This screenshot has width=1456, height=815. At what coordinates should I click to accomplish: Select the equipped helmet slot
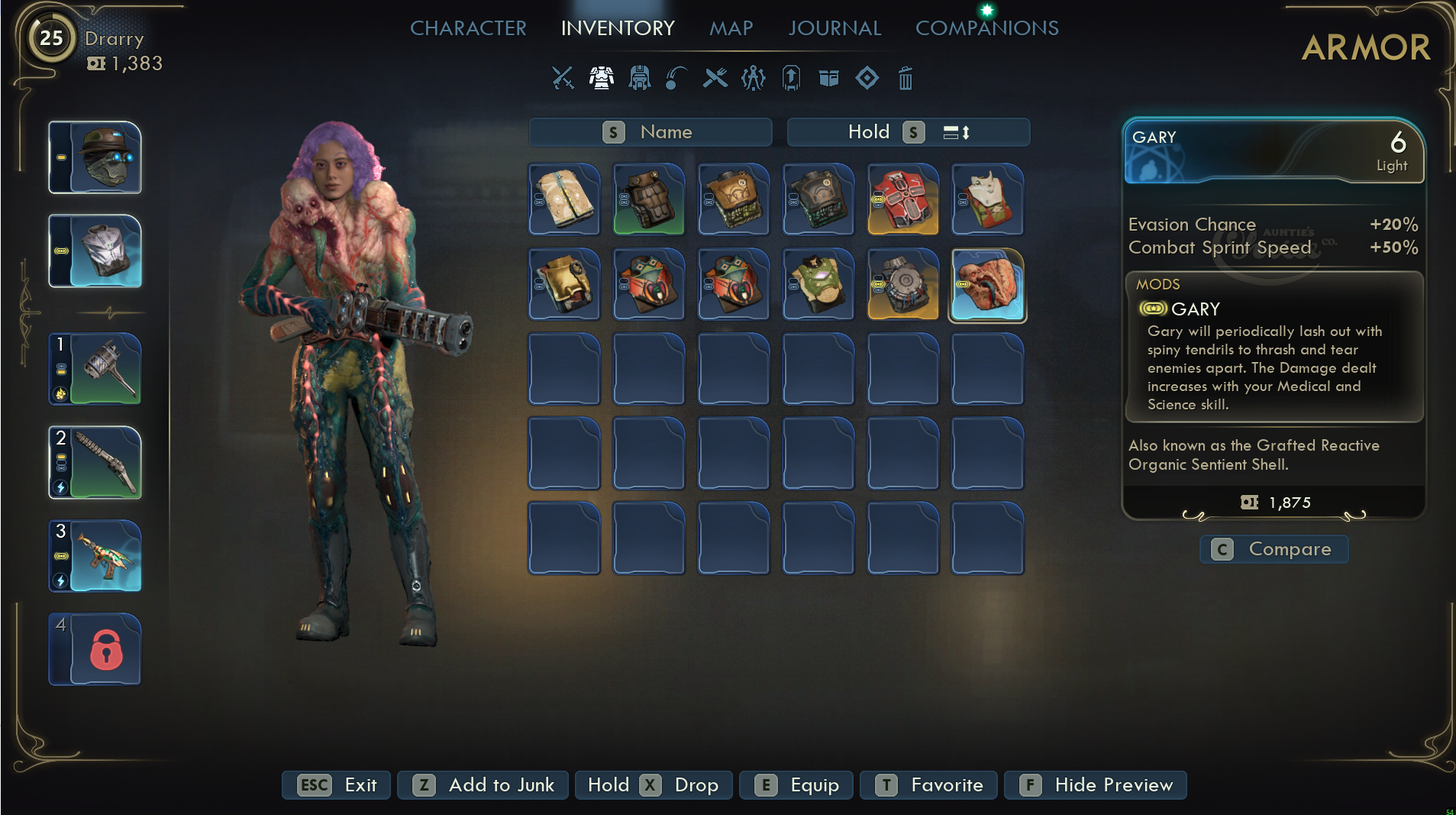coord(95,157)
